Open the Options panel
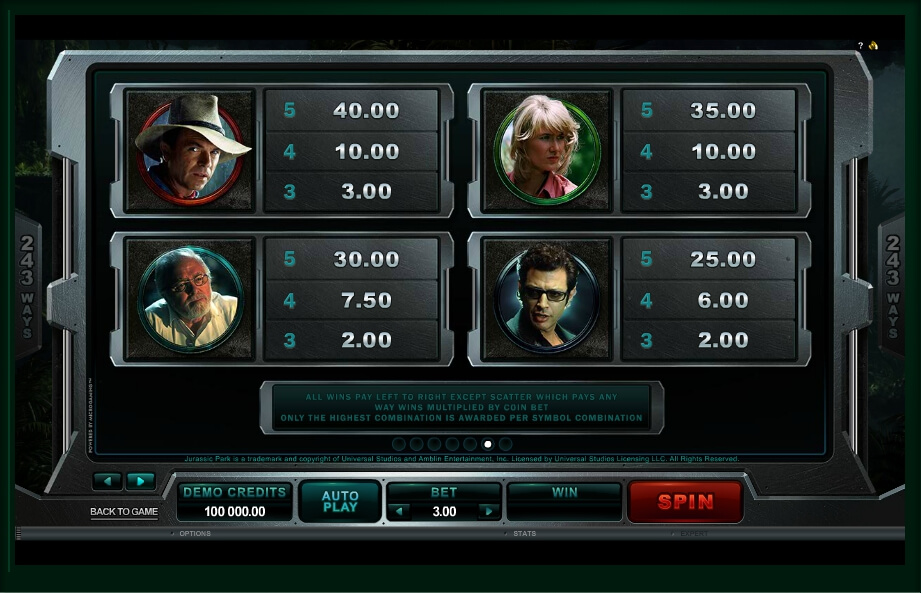This screenshot has height=593, width=921. (195, 534)
